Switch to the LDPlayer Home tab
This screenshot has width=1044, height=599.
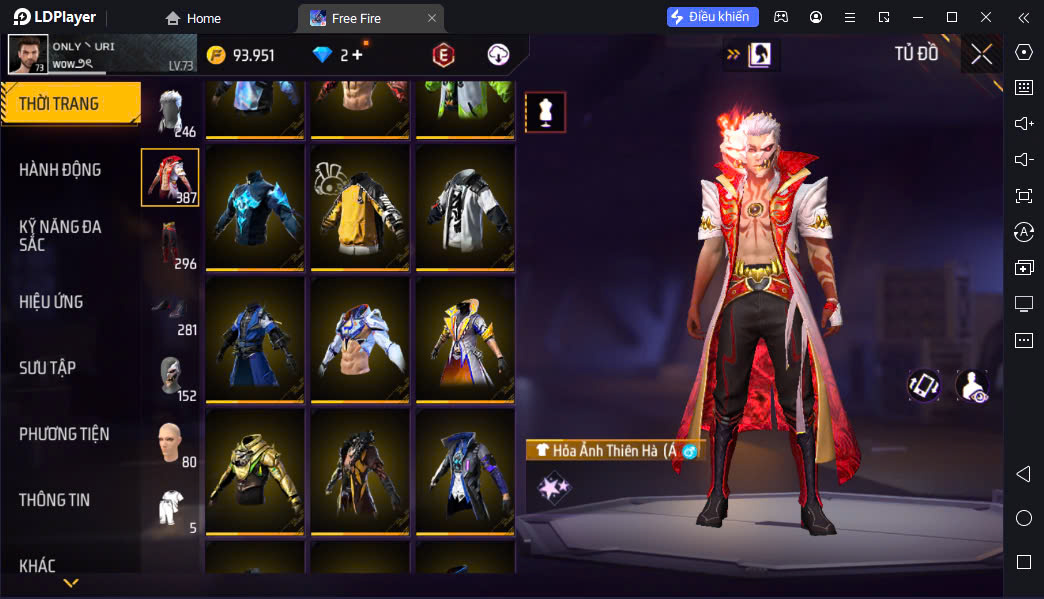(x=193, y=18)
